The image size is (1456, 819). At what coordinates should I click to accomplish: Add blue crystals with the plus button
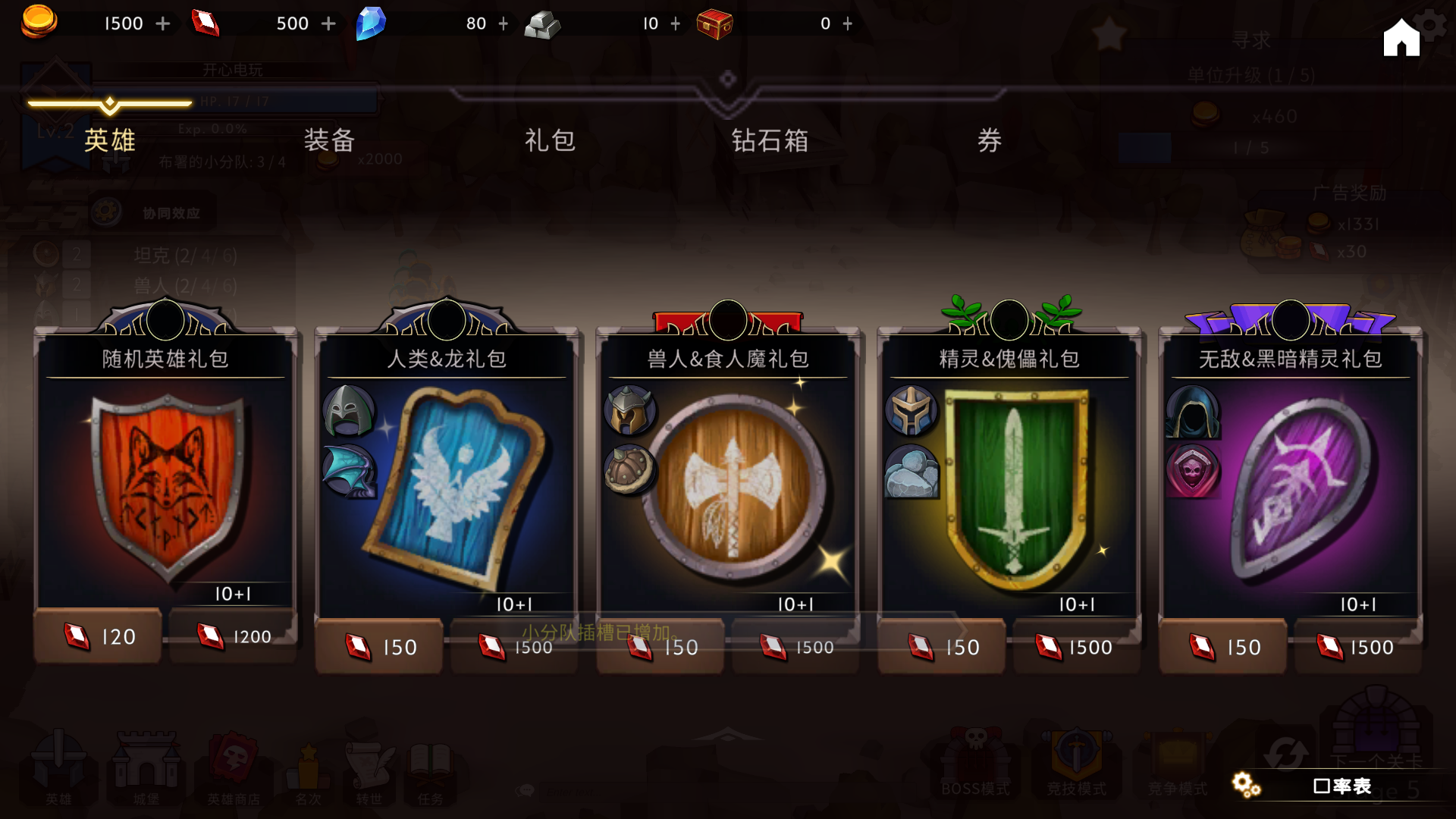click(504, 24)
